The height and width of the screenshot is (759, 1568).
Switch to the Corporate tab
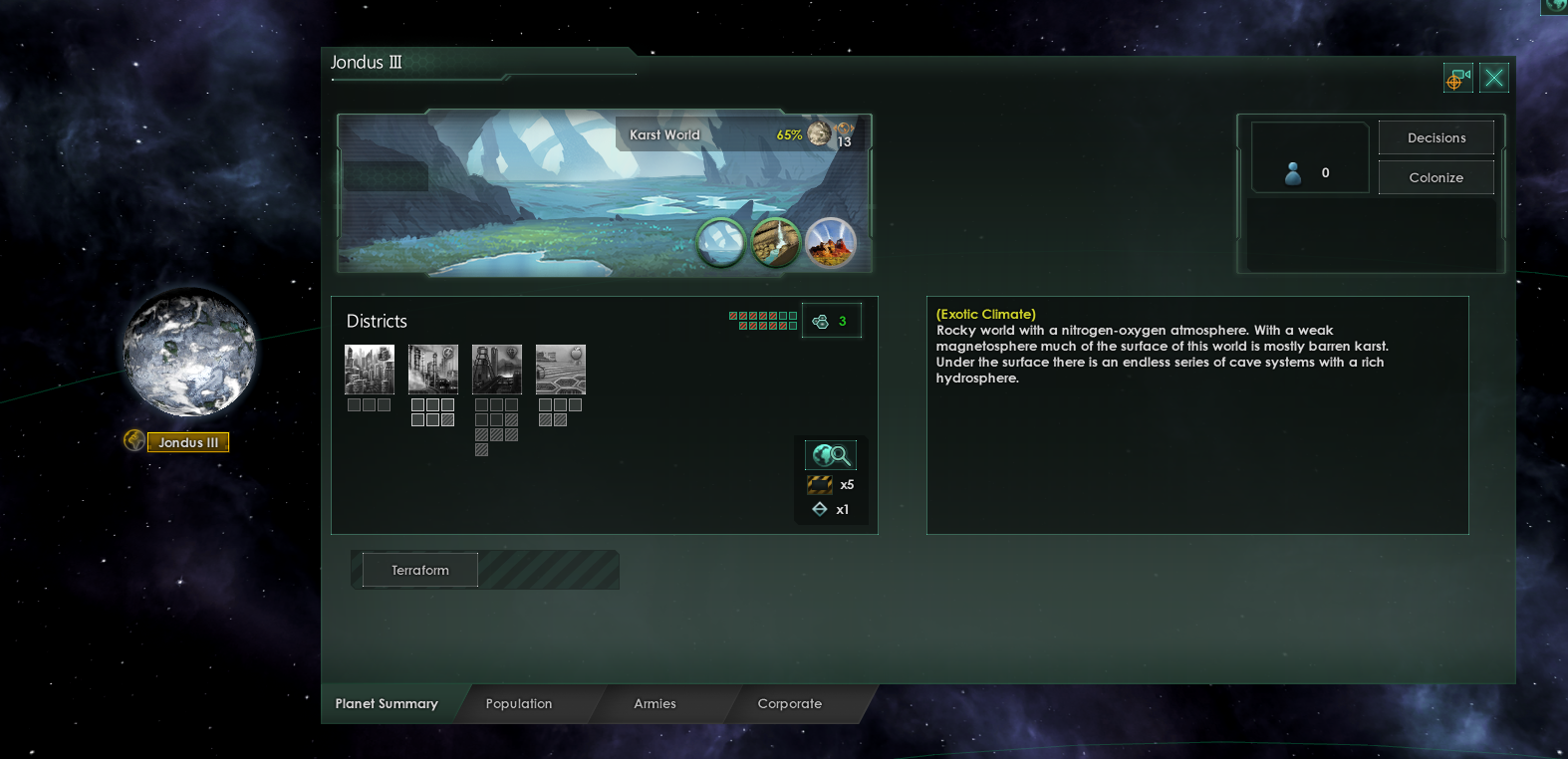click(x=789, y=704)
